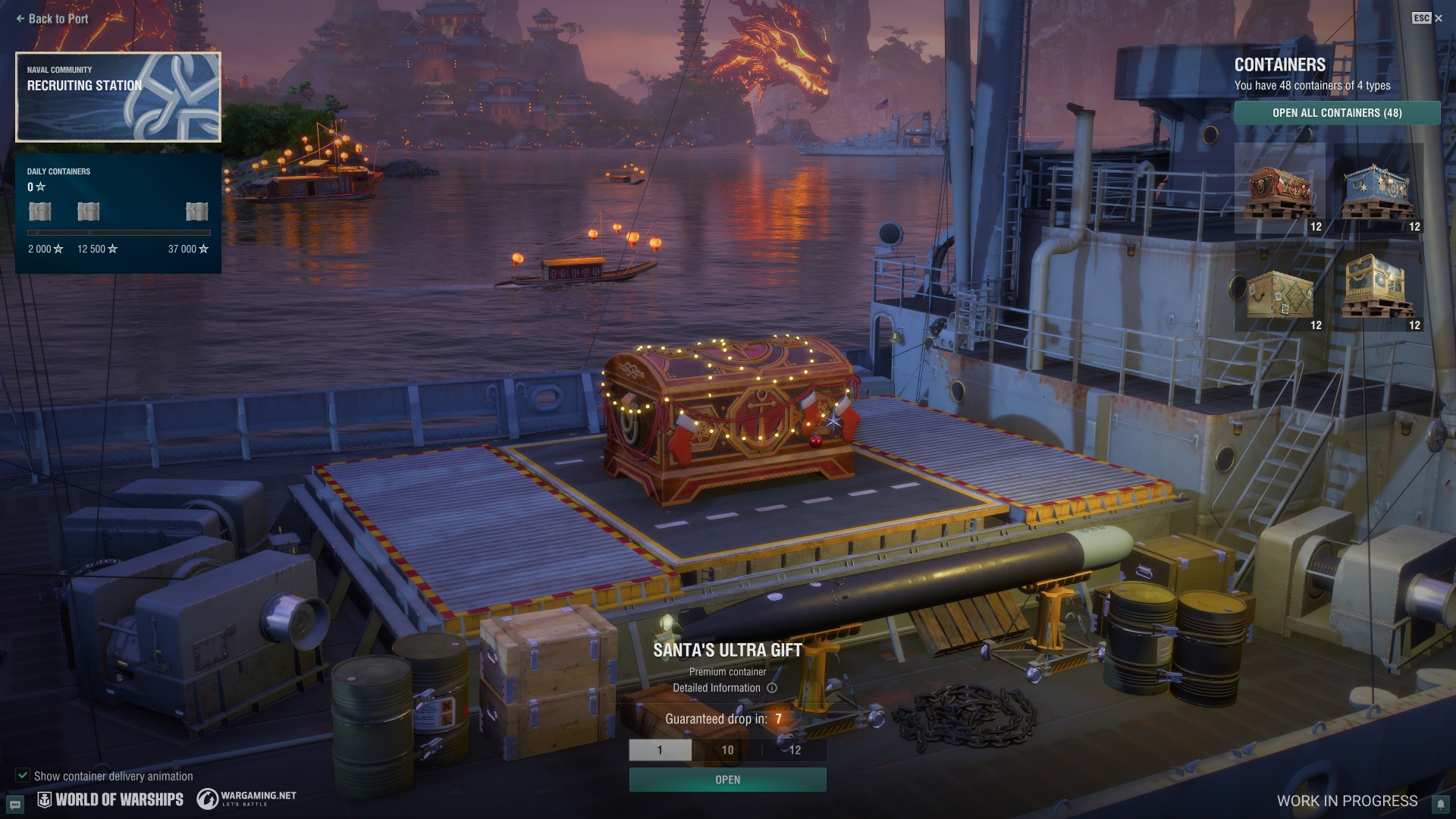Close the containers screen with X
Image resolution: width=1456 pixels, height=819 pixels.
click(x=1439, y=18)
